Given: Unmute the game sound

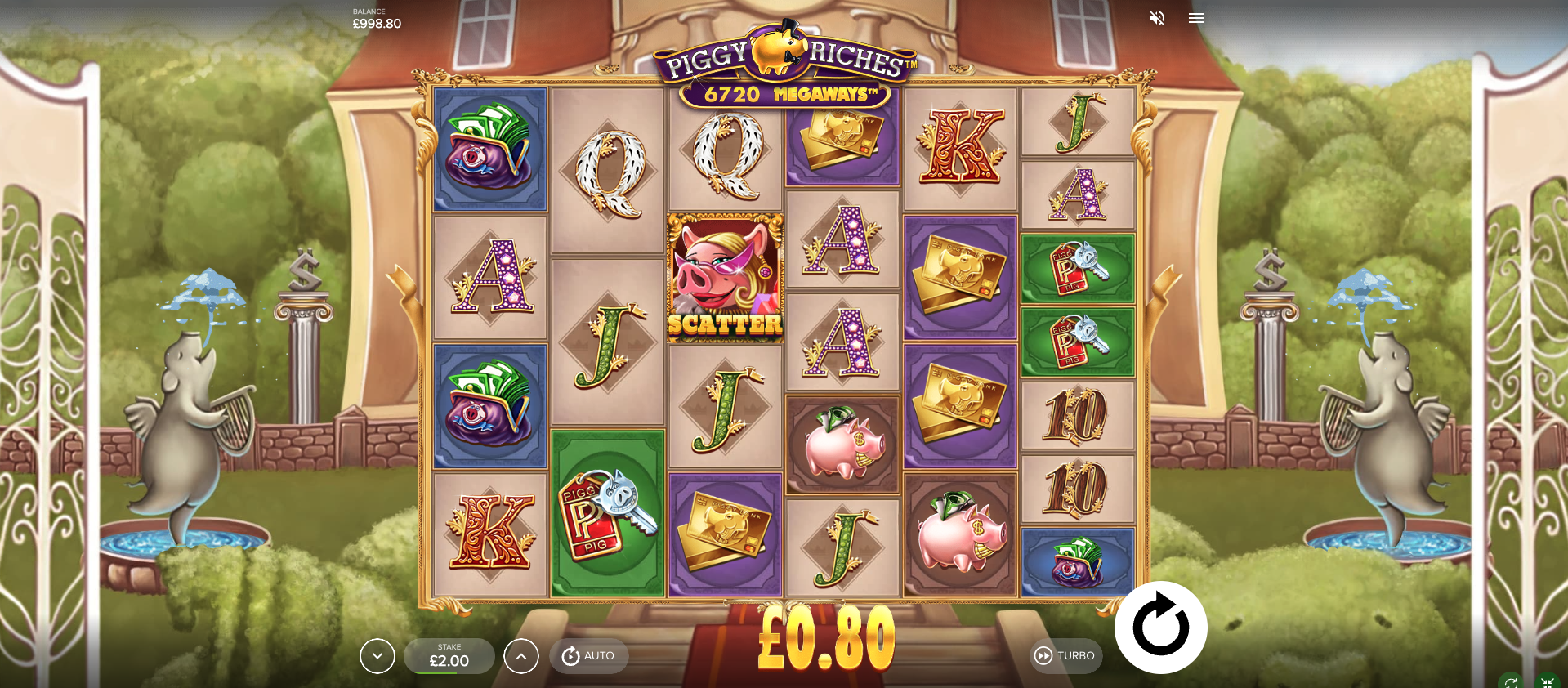Looking at the screenshot, I should 1157,18.
